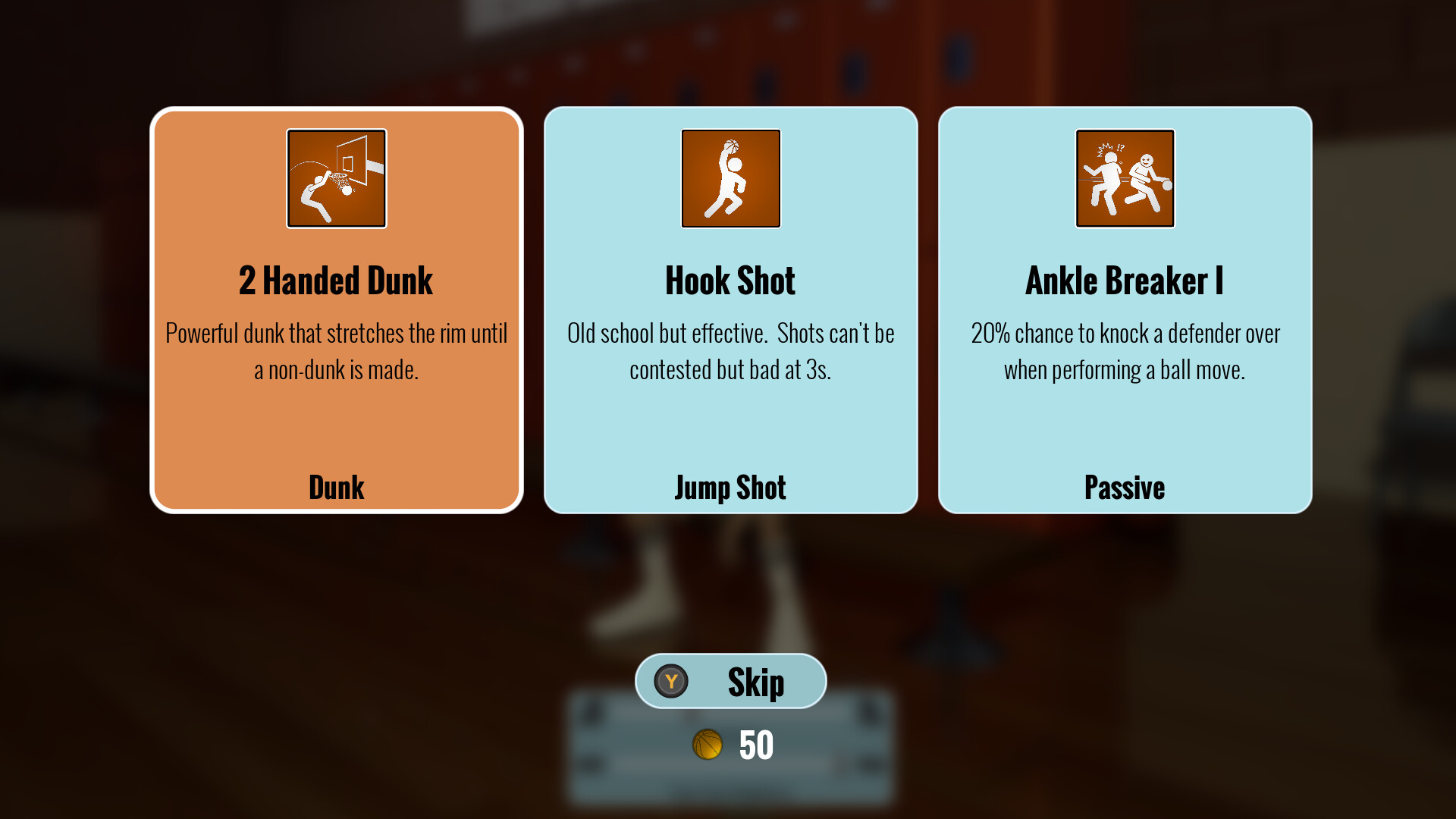Click the Ankle Breaker I icon
Screen dimensions: 1456x819
[1125, 178]
